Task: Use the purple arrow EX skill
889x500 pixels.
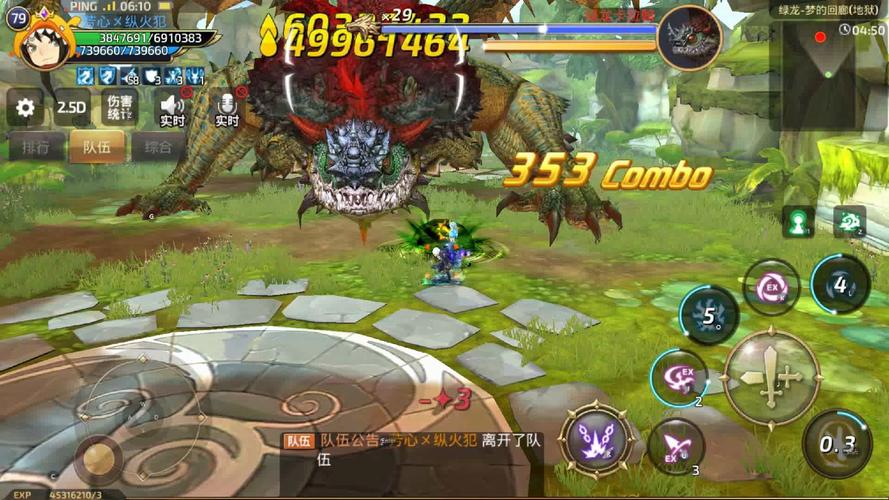Action: (675, 445)
